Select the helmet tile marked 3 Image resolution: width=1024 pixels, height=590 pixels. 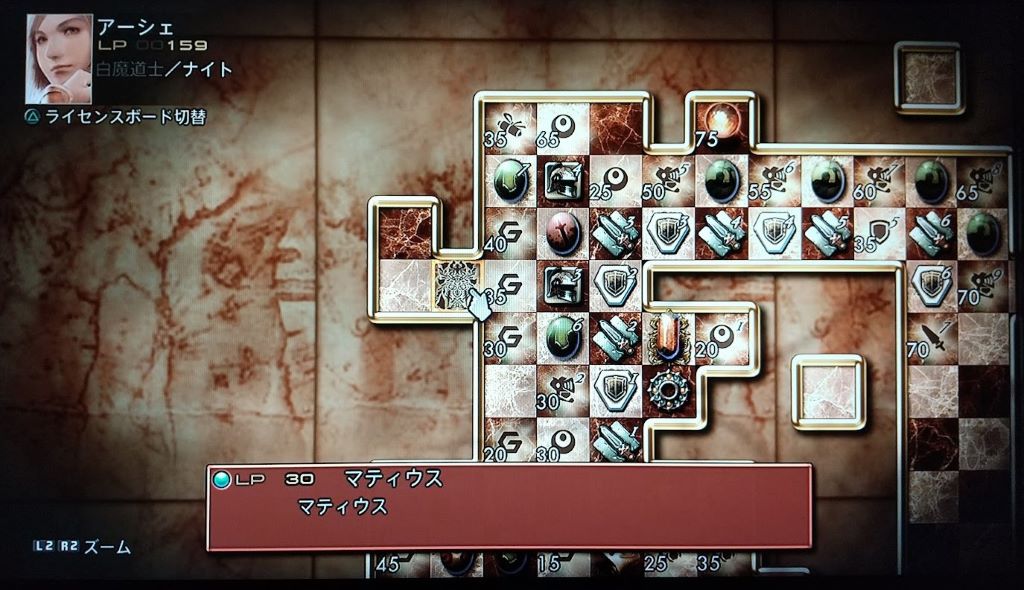pos(563,284)
